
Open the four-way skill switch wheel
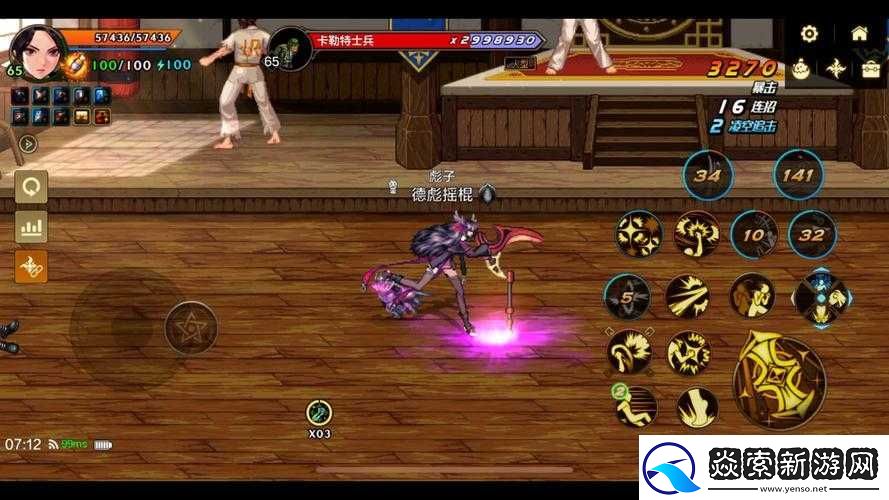pos(821,297)
